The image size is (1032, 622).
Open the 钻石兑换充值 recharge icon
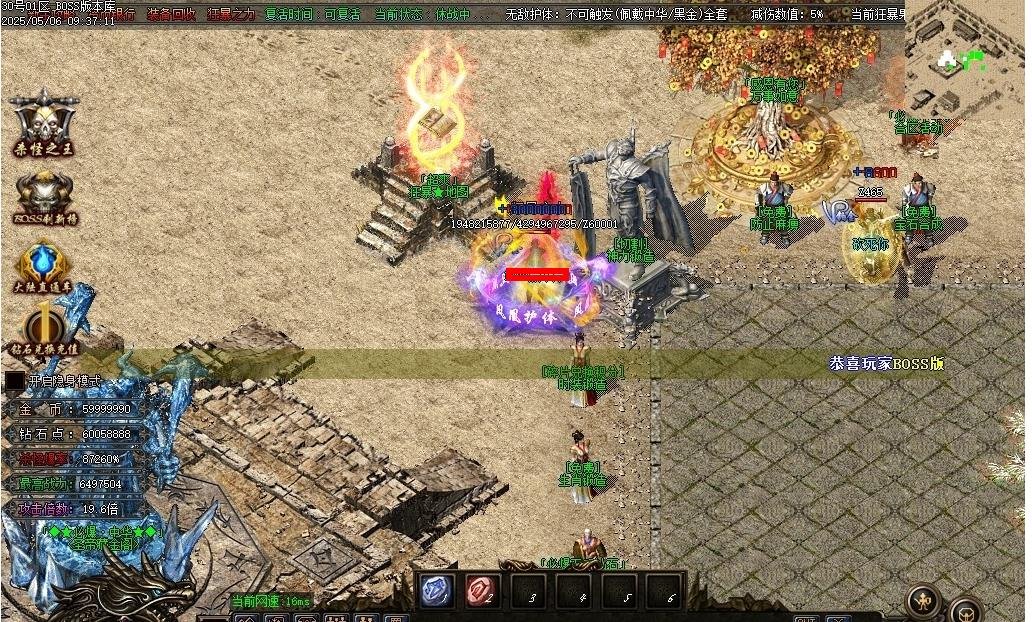tap(44, 329)
